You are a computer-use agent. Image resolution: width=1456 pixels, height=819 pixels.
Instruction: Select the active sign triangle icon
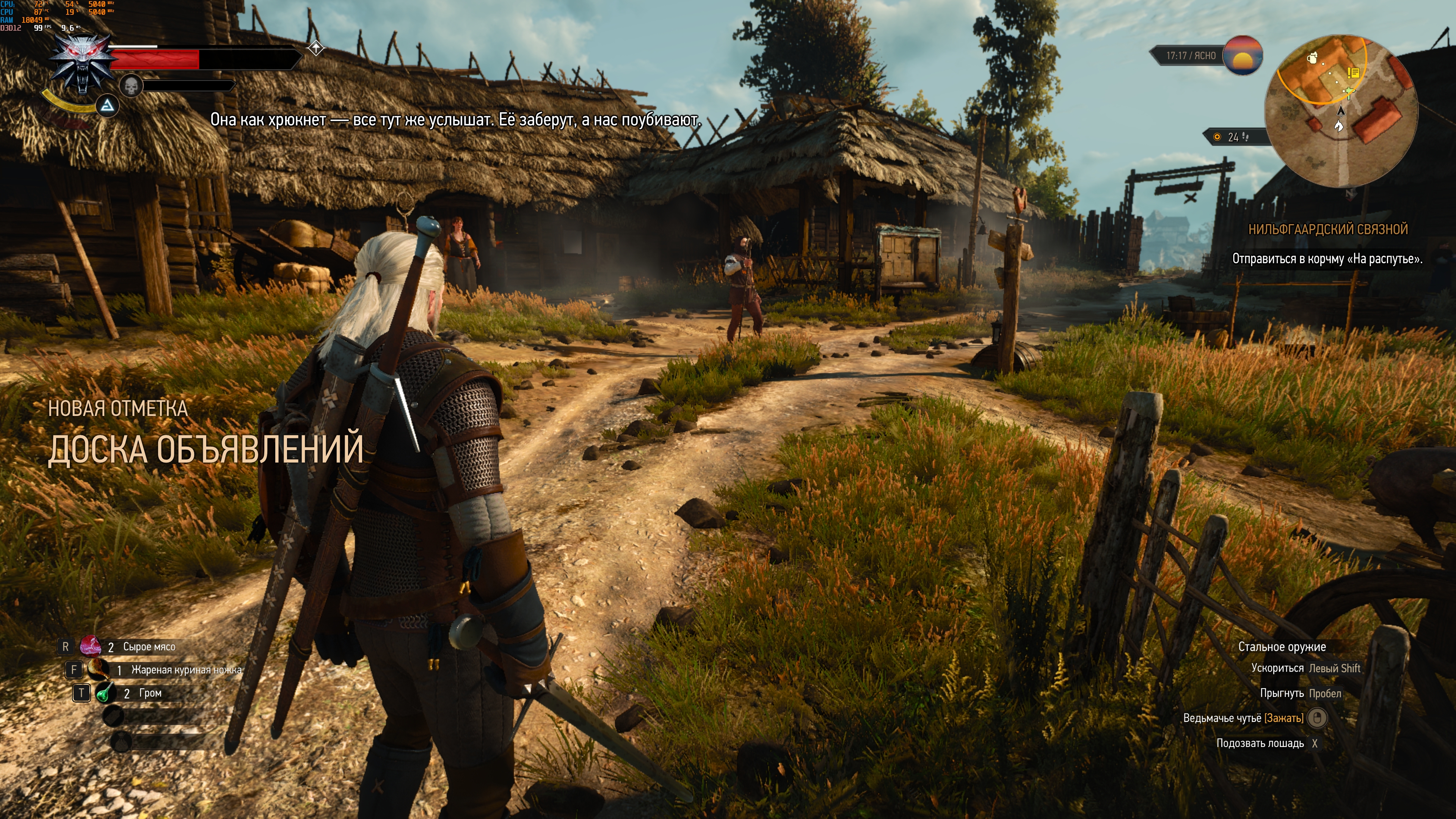(107, 106)
